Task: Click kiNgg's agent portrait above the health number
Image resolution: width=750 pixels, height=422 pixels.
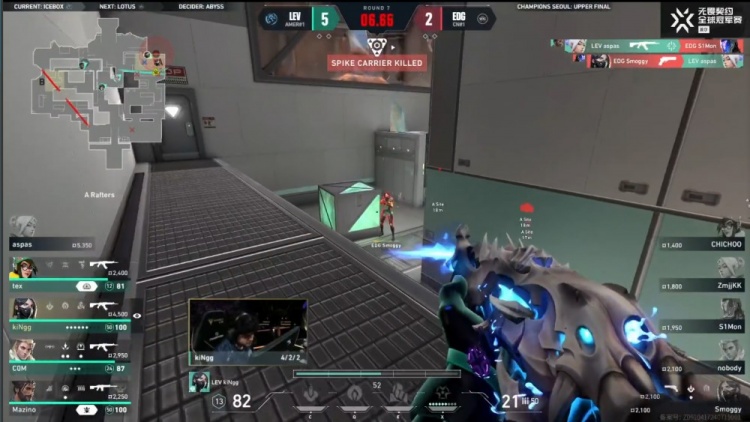Action: click(199, 381)
